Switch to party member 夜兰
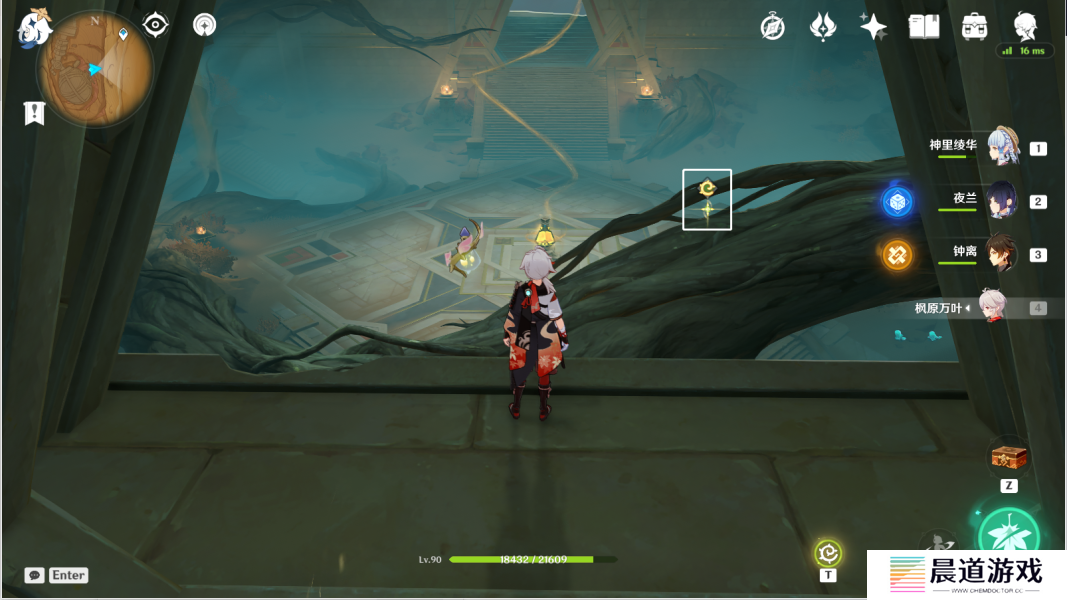The image size is (1067, 600). click(x=1001, y=200)
